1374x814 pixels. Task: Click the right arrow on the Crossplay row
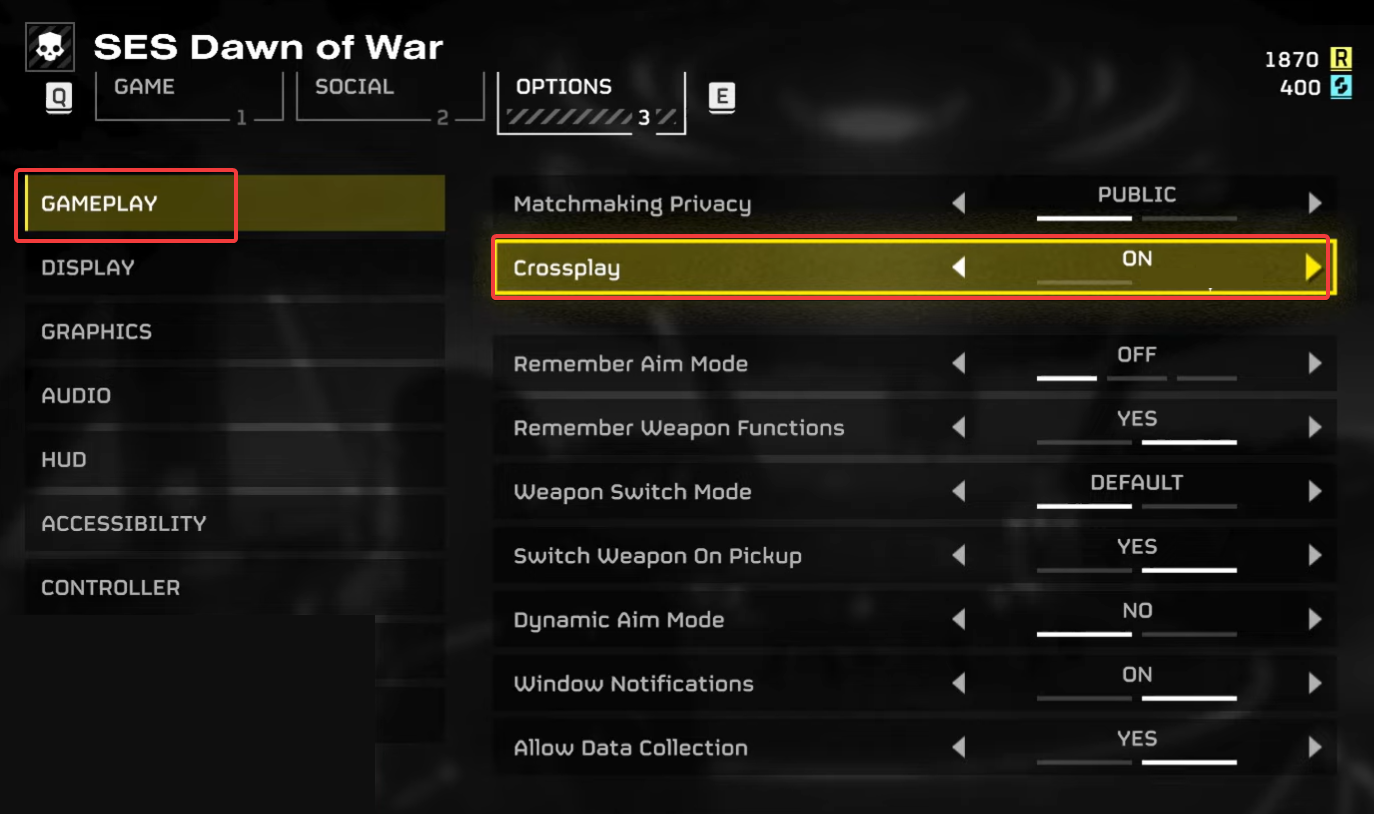pyautogui.click(x=1312, y=267)
